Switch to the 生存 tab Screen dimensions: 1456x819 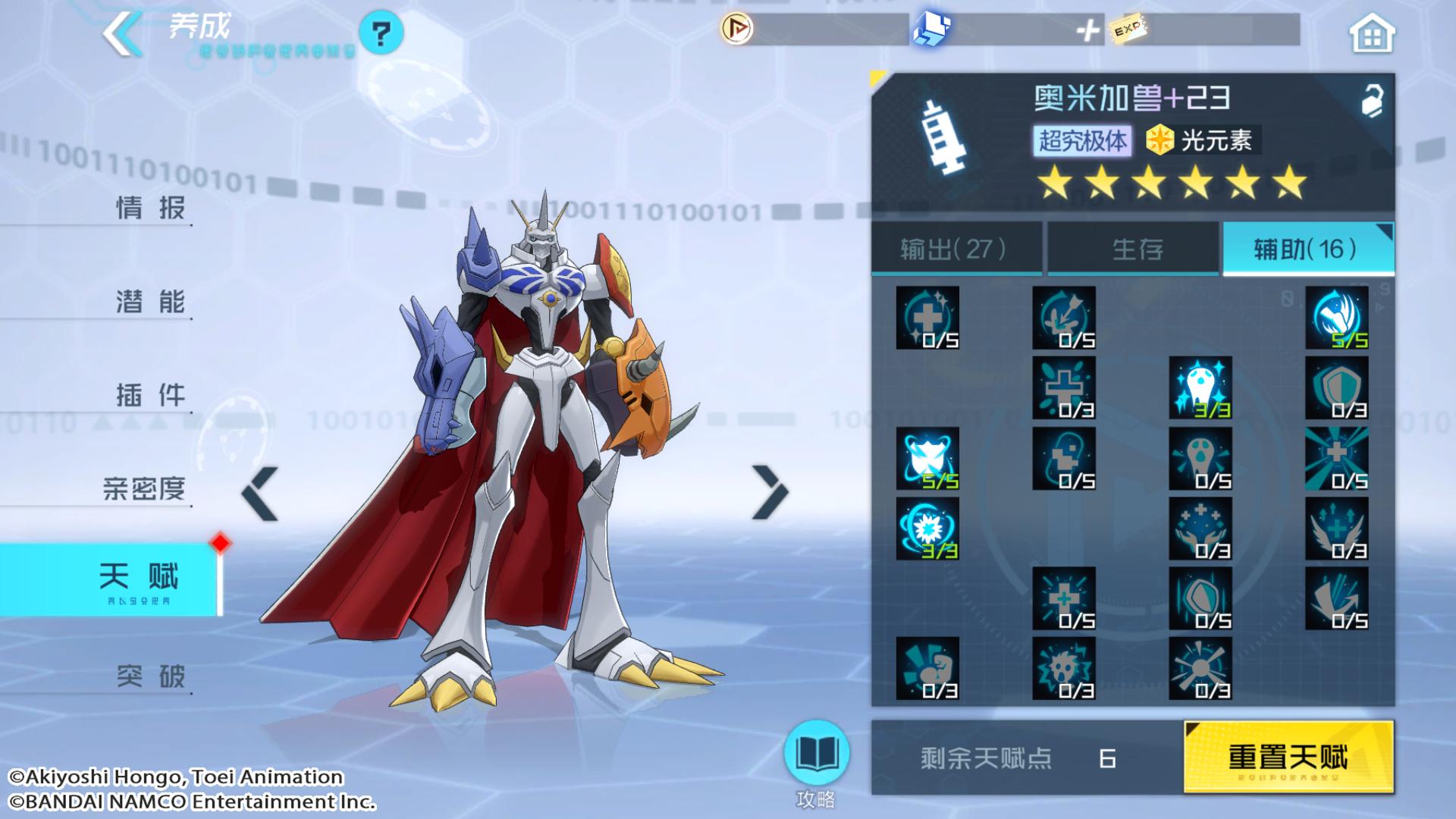click(x=1136, y=249)
